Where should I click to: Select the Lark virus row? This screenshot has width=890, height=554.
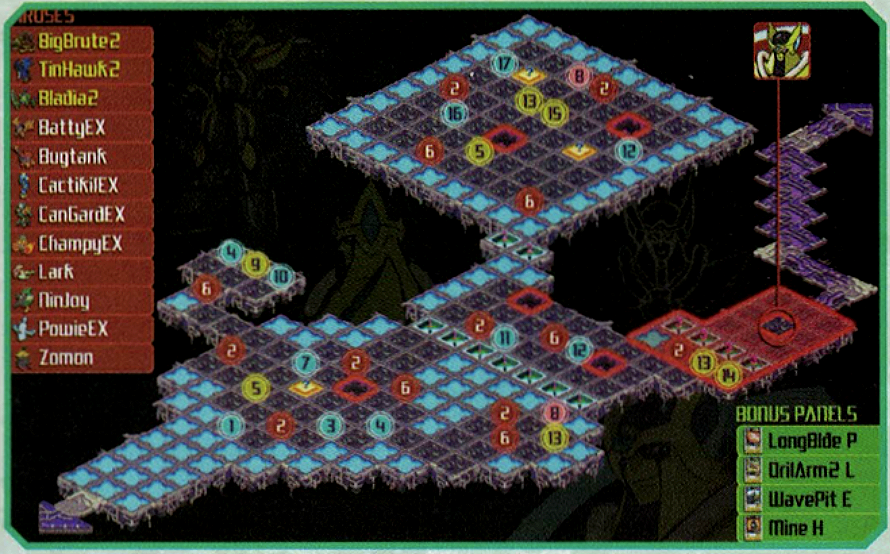81,271
